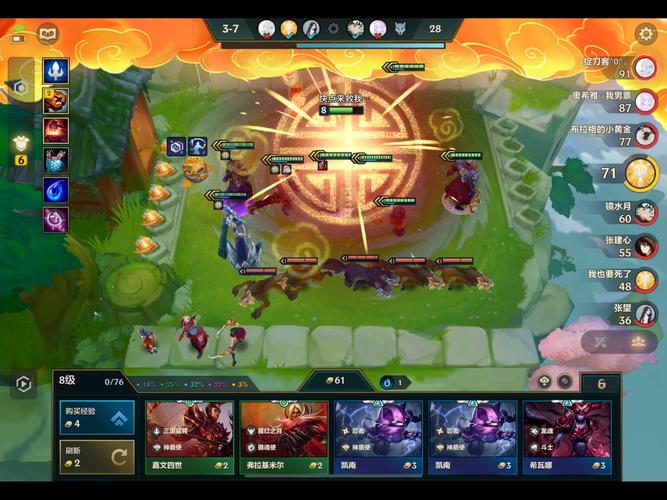Screen dimensions: 667x500
Task: Select the red fire item icon
Action: pyautogui.click(x=55, y=131)
